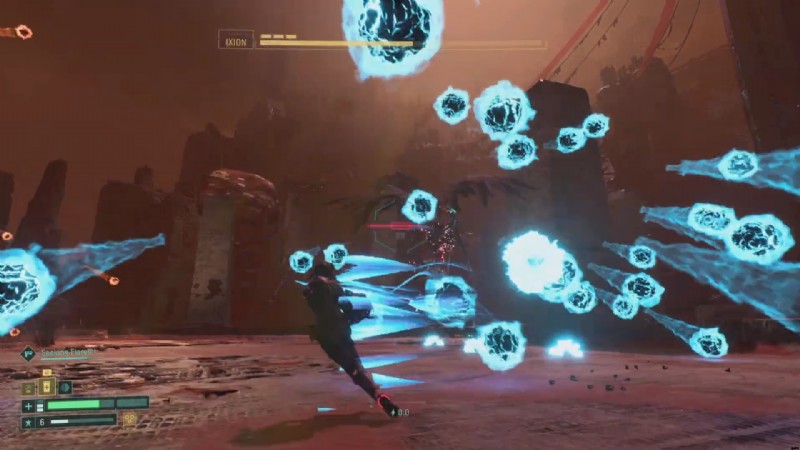Choose the highlighted yellow consumable slot

coord(46,387)
